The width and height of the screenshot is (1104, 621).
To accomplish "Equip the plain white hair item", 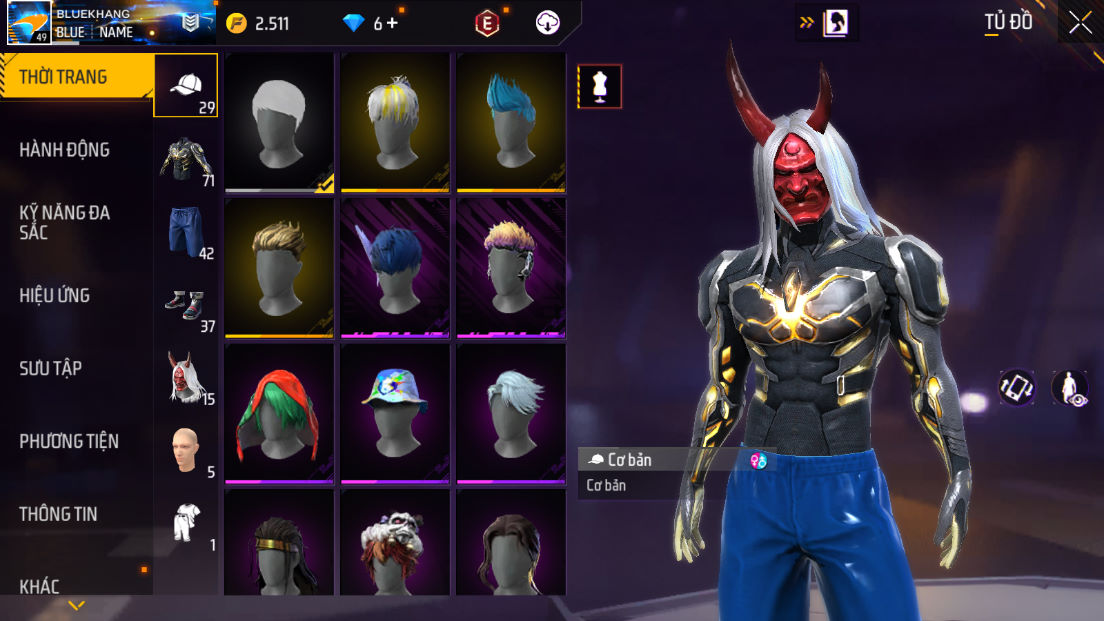I will [280, 121].
